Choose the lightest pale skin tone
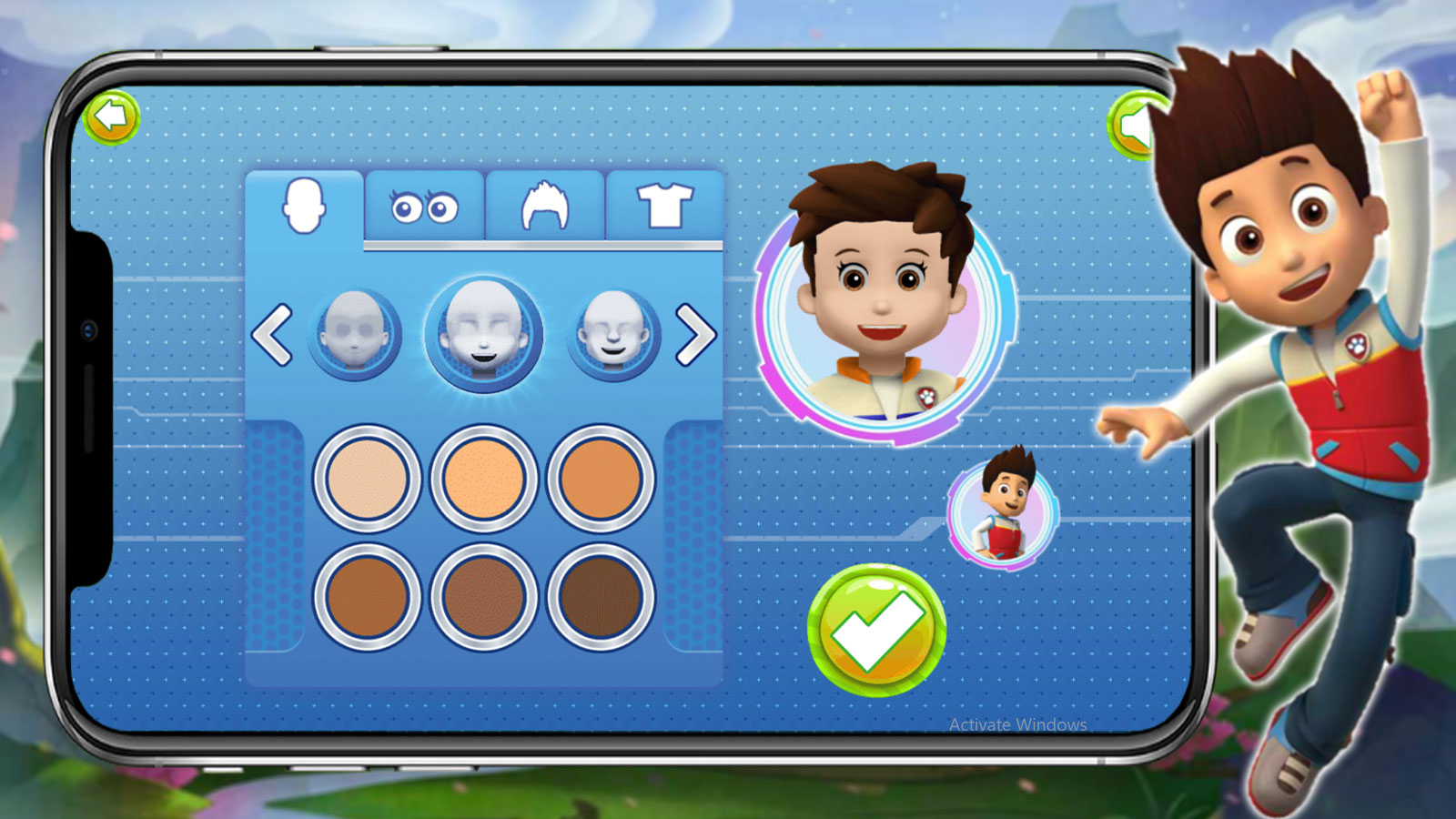Viewport: 1456px width, 819px height. pos(367,479)
